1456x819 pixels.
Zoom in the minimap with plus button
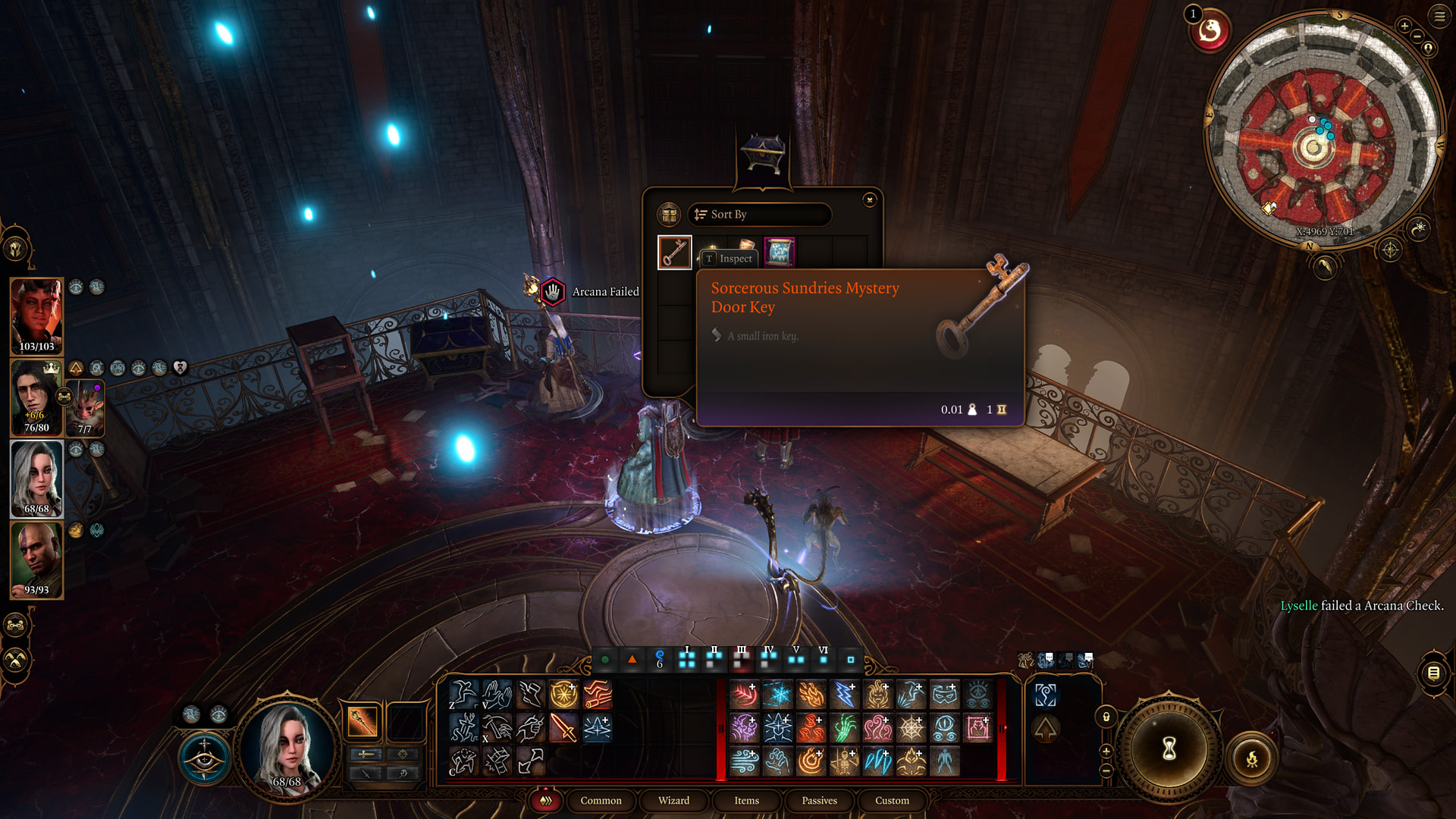pos(1404,27)
